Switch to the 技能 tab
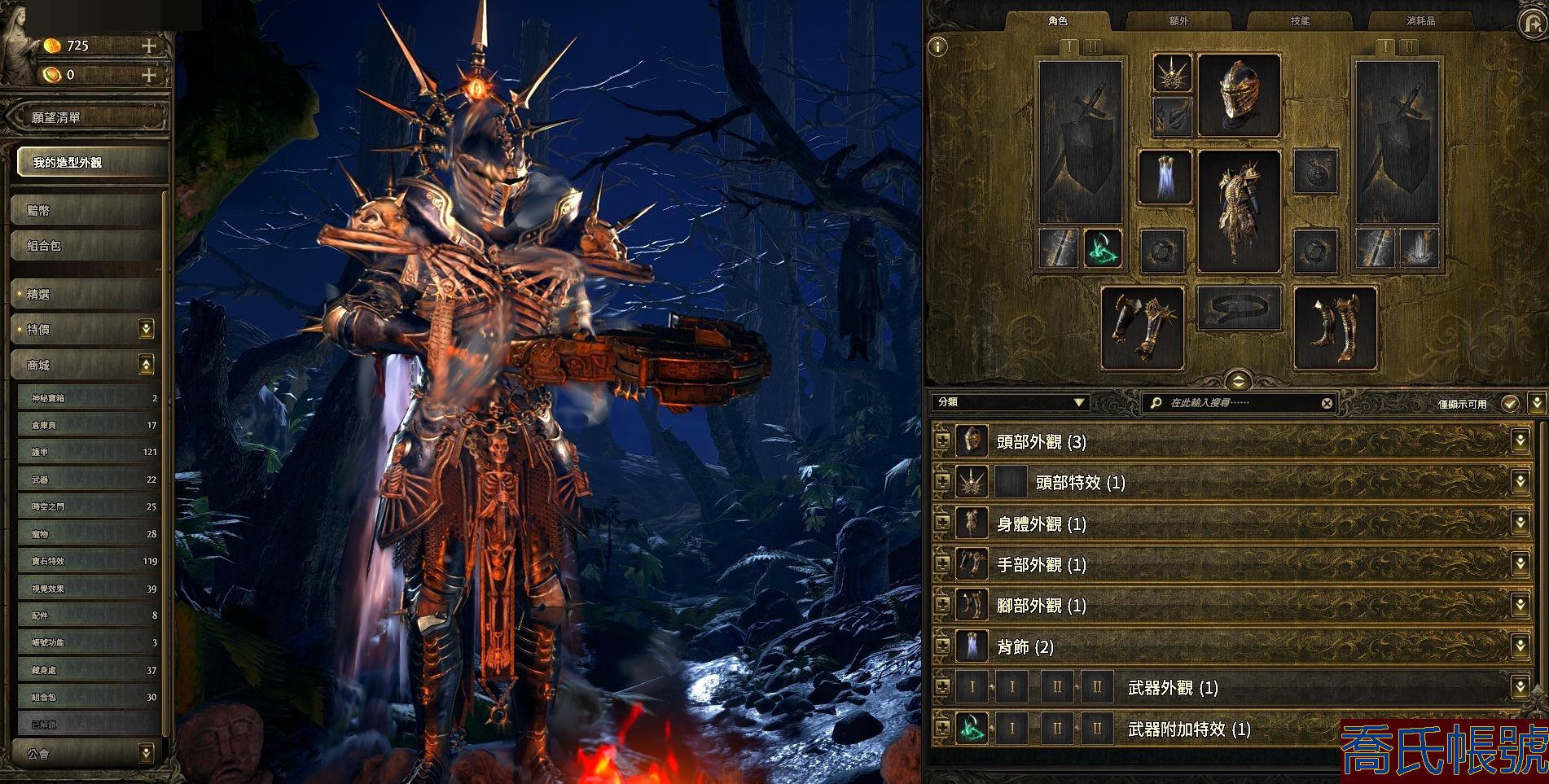 point(1300,21)
